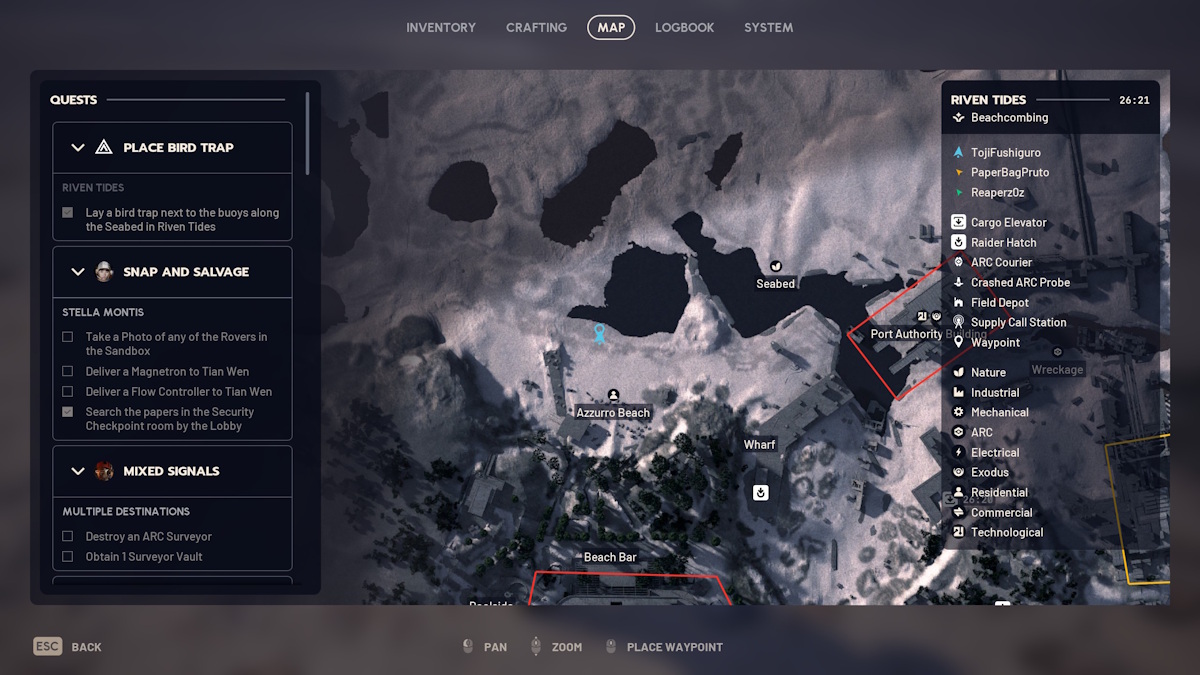
Task: Select the Azzurro Beach map marker
Action: point(613,396)
